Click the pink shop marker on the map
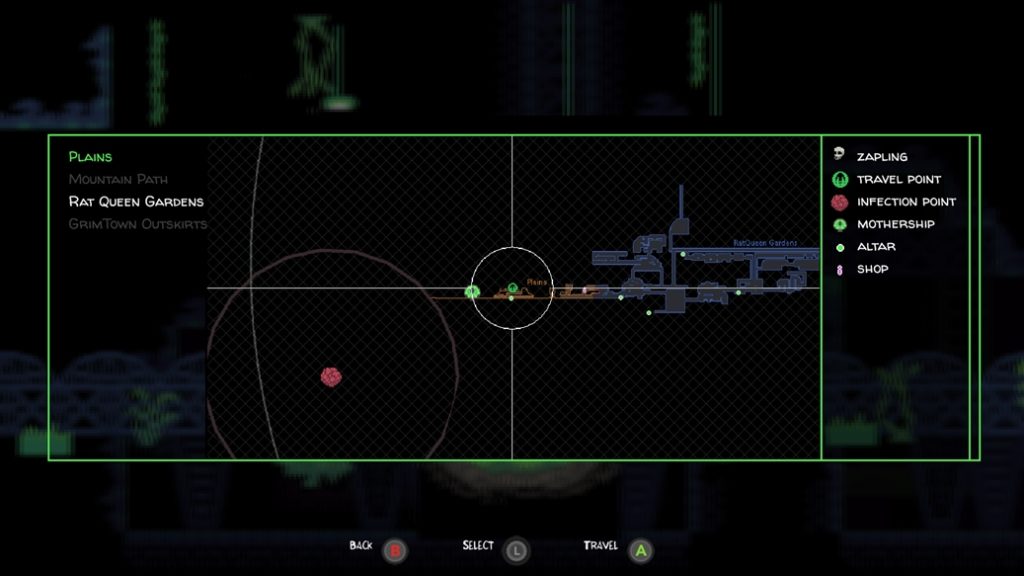 point(585,290)
